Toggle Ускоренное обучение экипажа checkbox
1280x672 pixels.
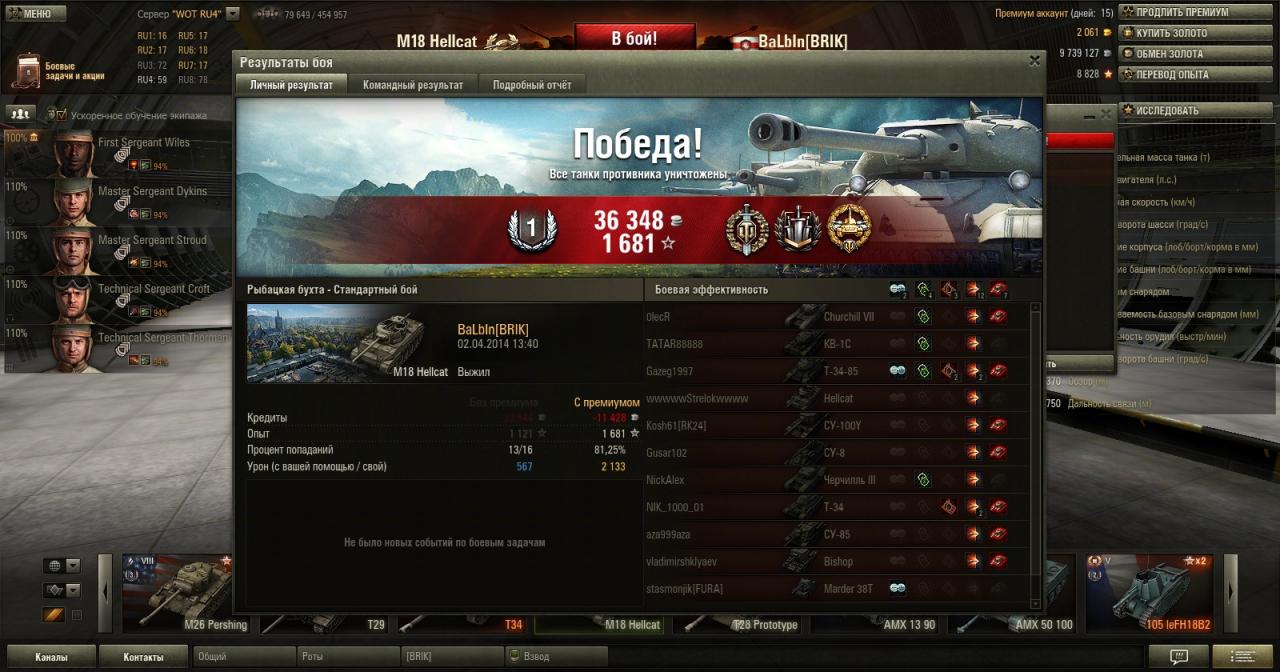pos(60,115)
